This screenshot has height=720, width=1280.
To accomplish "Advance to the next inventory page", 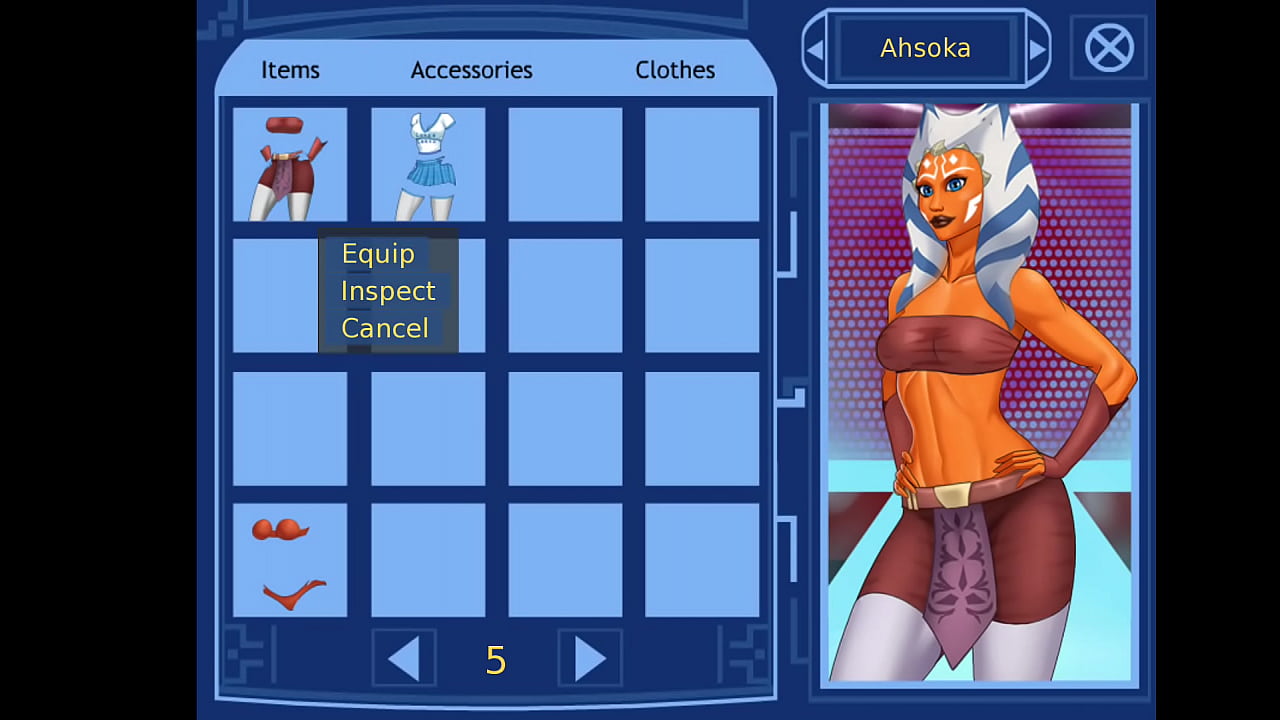I will tap(589, 659).
